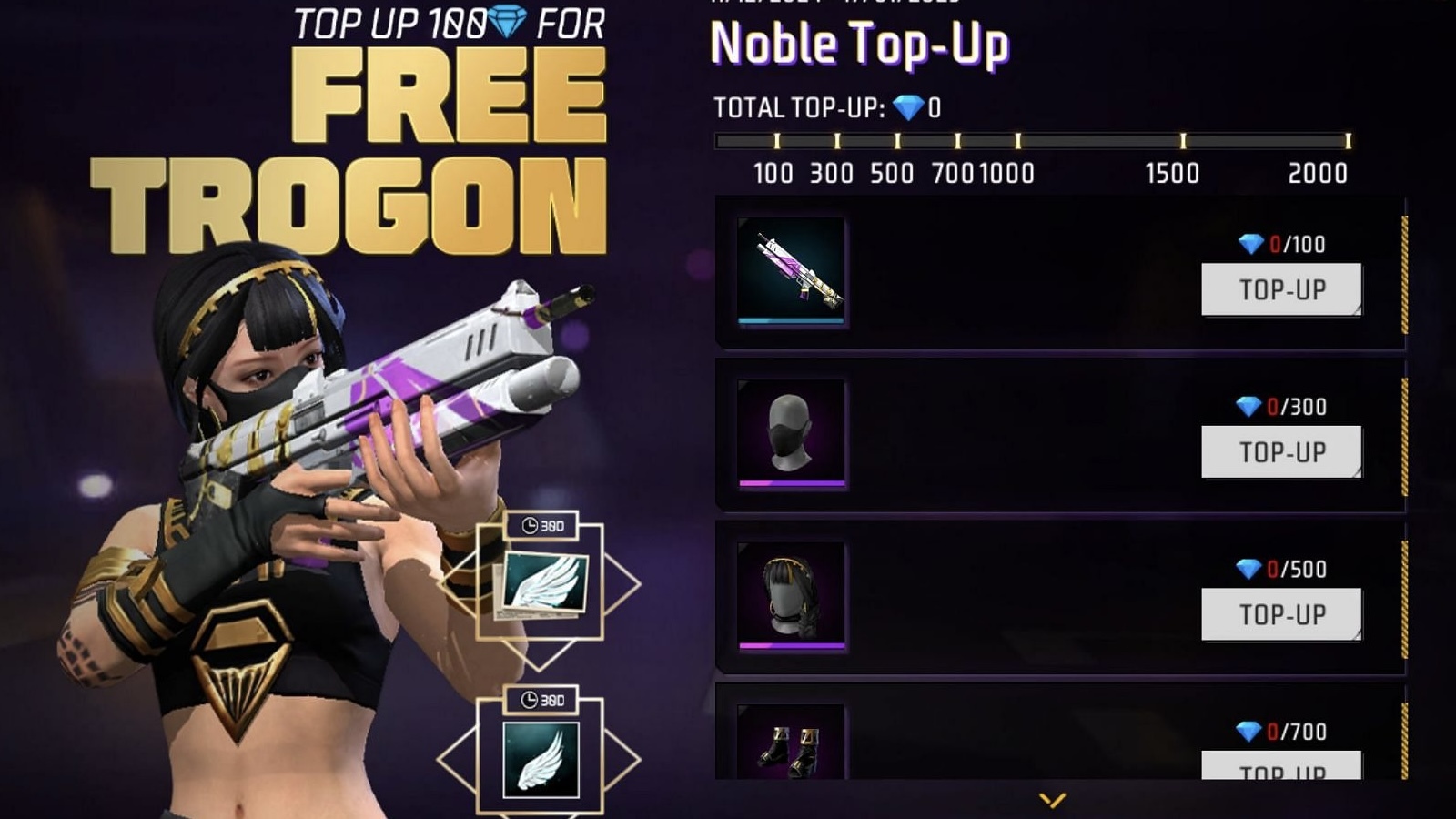Select the Trogon shotgun reward icon
The height and width of the screenshot is (819, 1456).
(x=792, y=271)
